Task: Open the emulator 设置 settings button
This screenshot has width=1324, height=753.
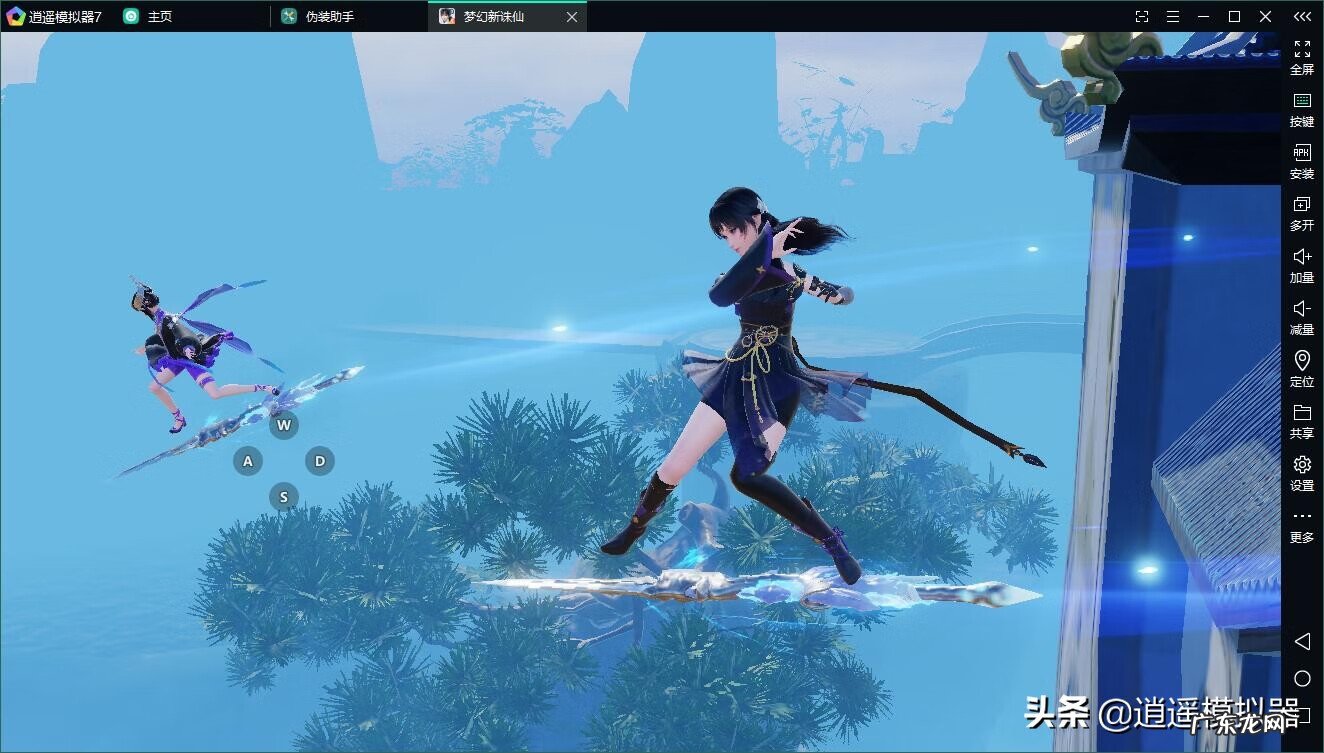Action: (1301, 472)
